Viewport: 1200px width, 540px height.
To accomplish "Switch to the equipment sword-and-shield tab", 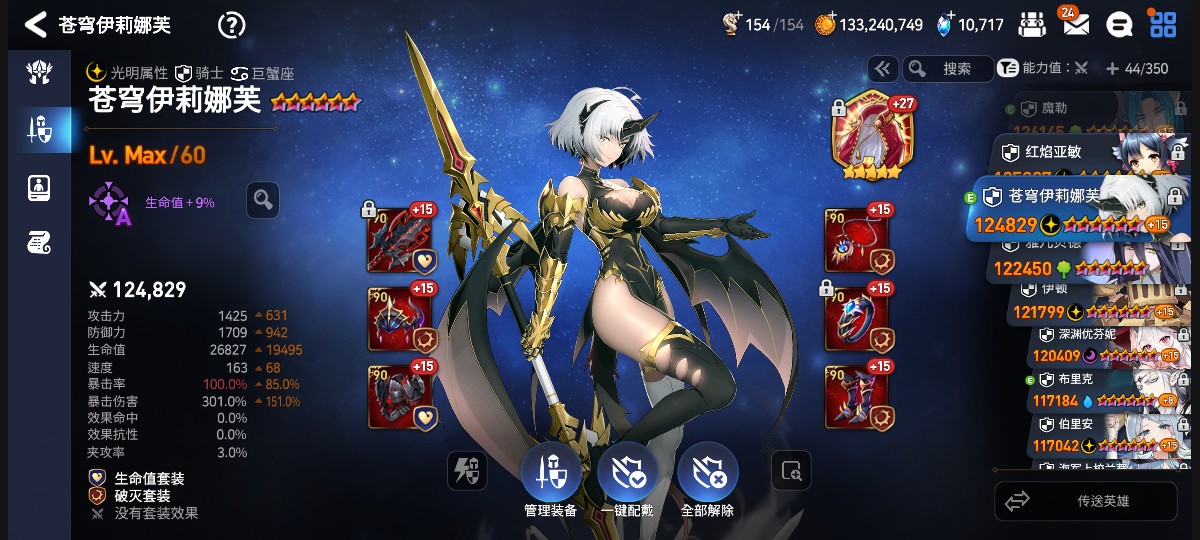I will [x=39, y=129].
